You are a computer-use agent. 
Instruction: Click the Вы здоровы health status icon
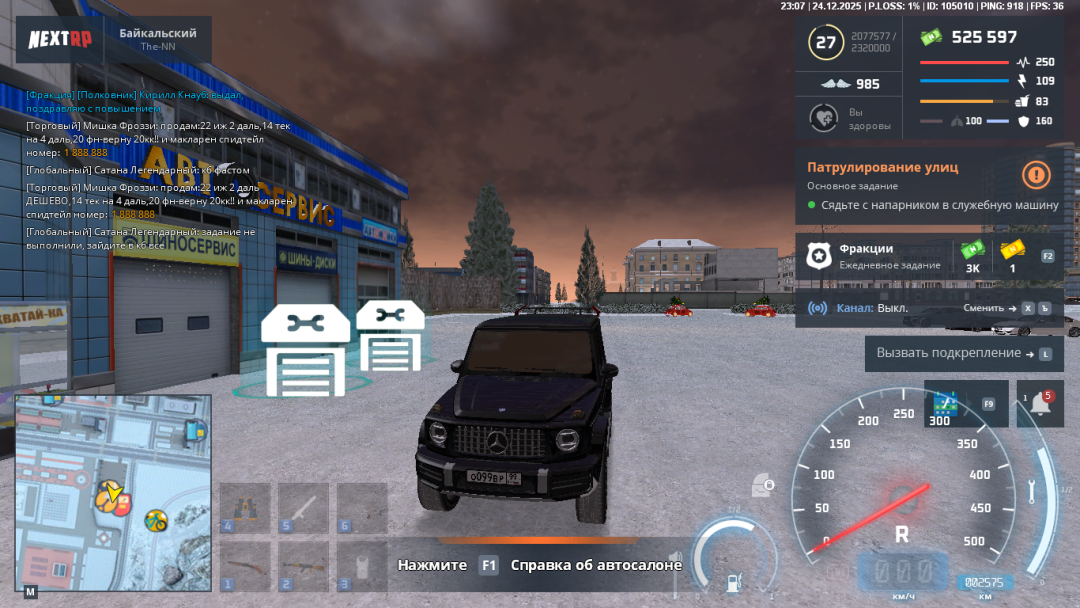823,118
